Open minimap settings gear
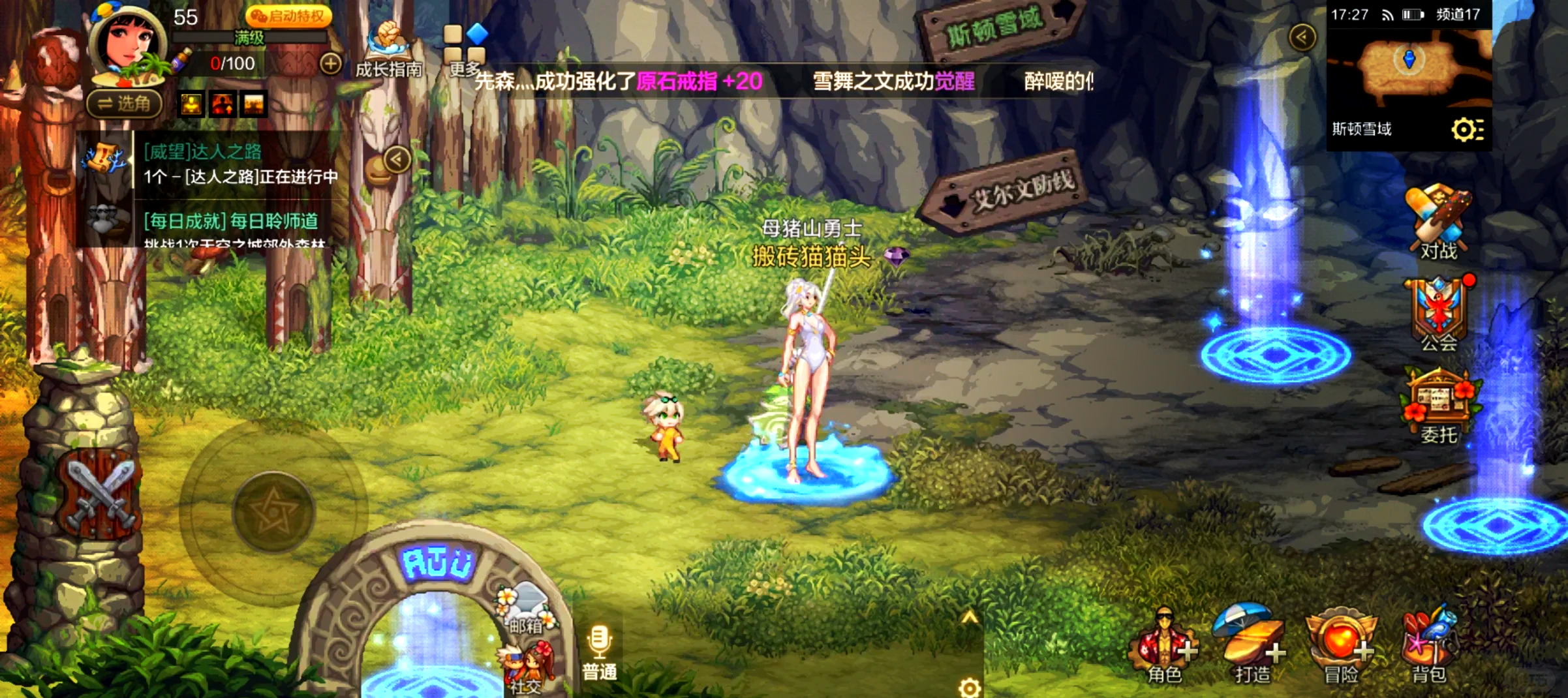Screen dimensions: 1568x698 point(1466,130)
